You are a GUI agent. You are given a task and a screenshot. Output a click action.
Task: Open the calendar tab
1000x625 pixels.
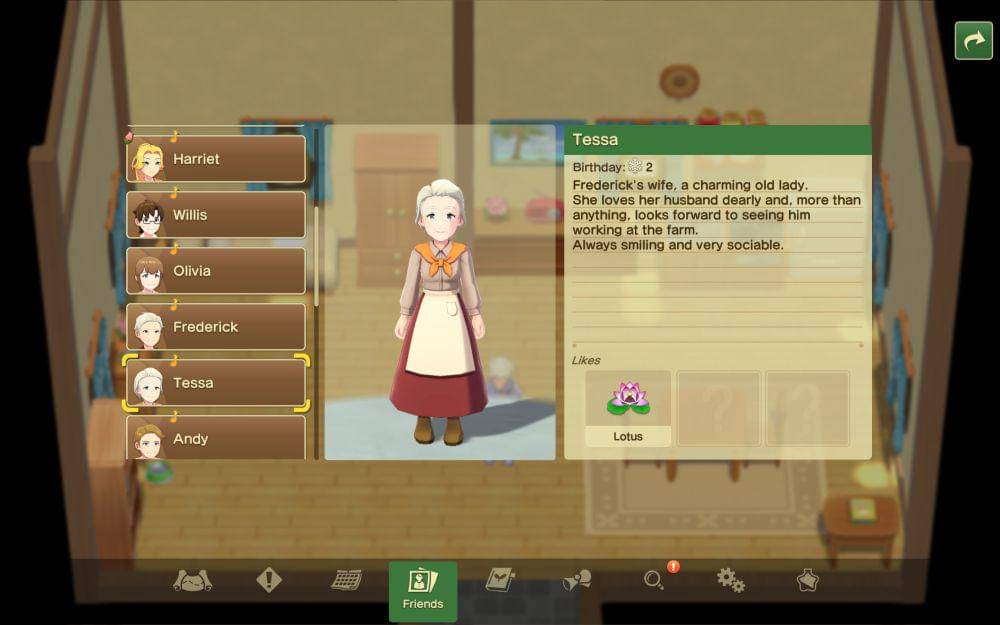pos(346,580)
